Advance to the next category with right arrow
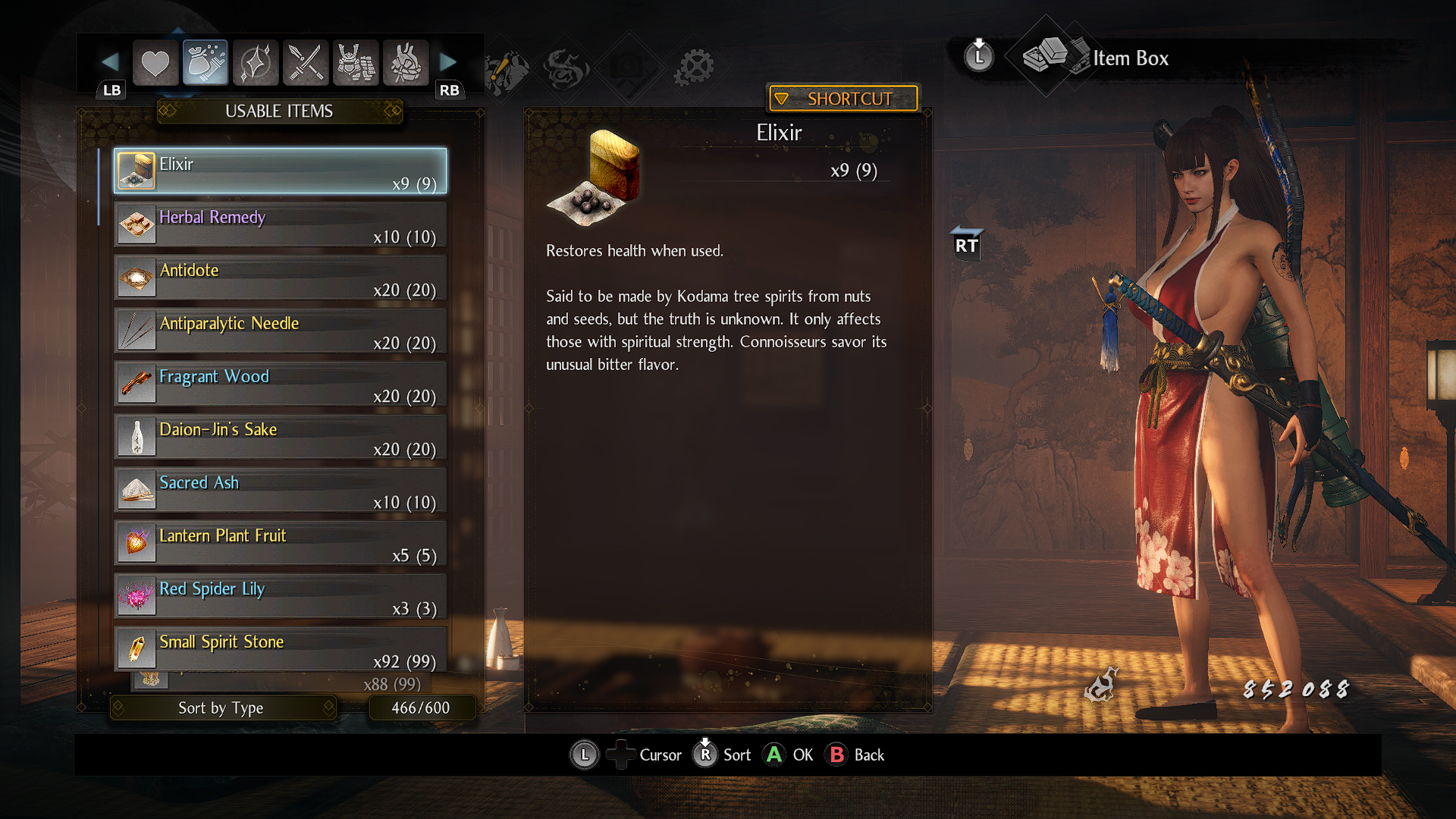The image size is (1456, 819). [x=448, y=61]
